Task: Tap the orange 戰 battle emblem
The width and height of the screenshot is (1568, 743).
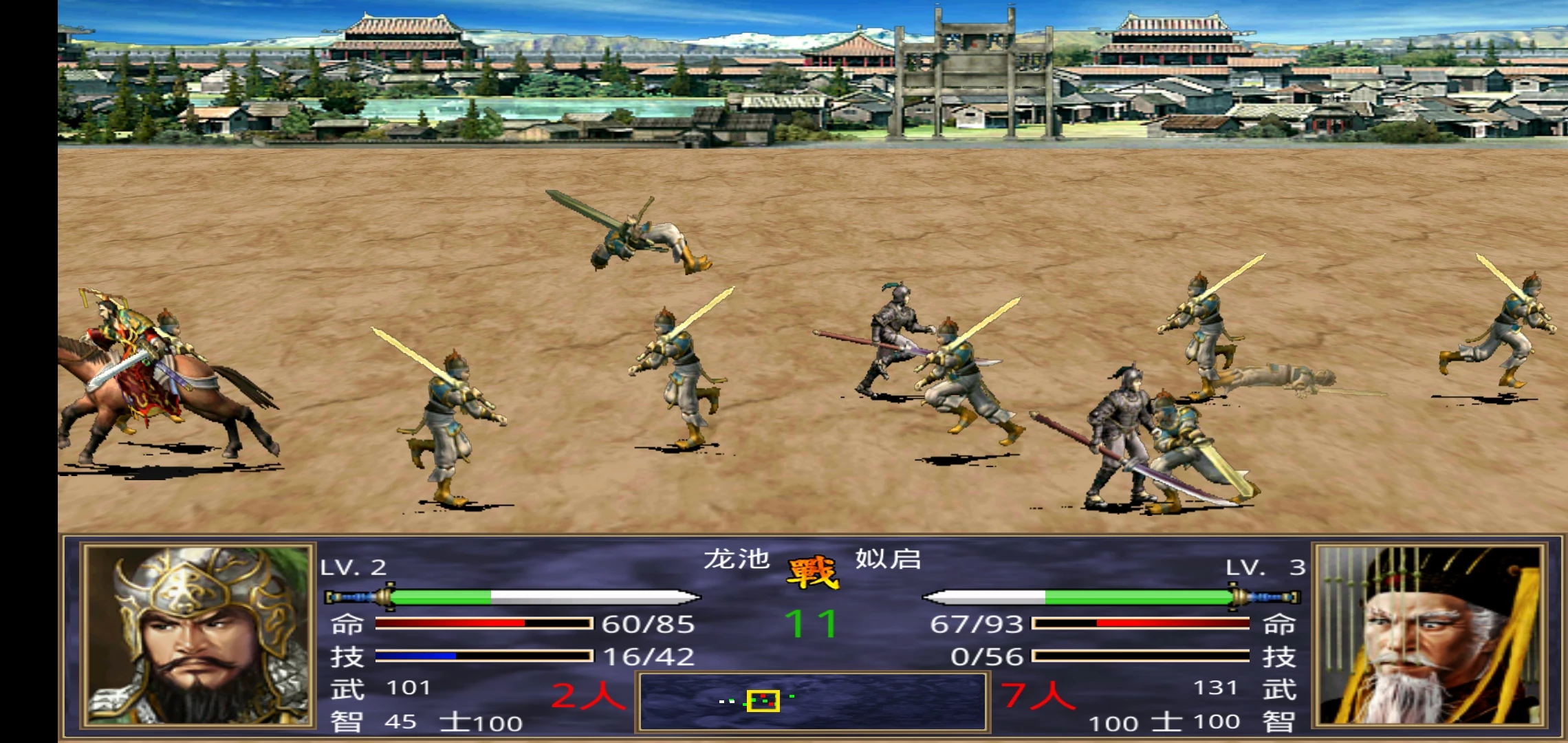Action: (812, 573)
